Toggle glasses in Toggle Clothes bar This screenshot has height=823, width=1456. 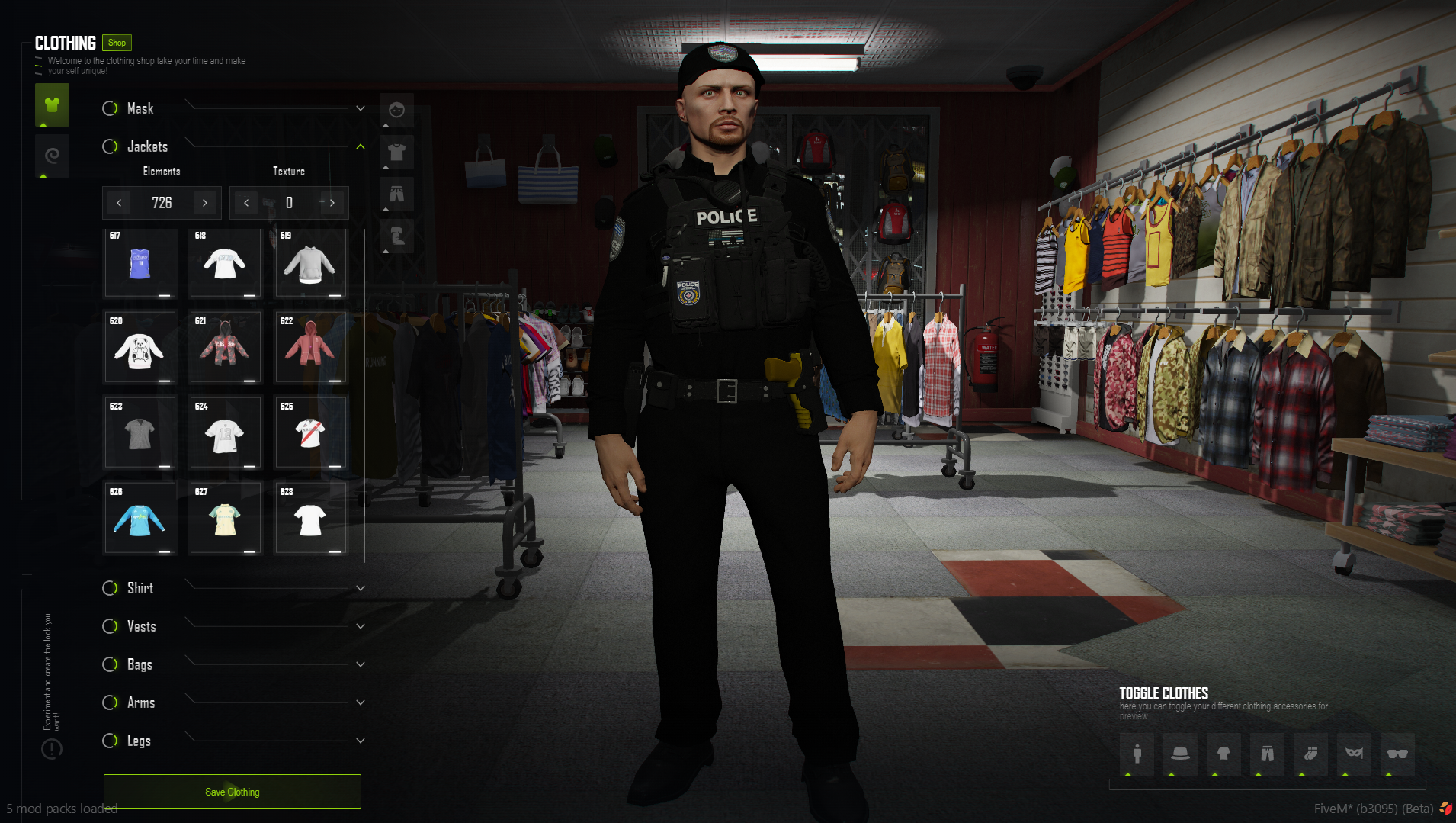click(1397, 754)
